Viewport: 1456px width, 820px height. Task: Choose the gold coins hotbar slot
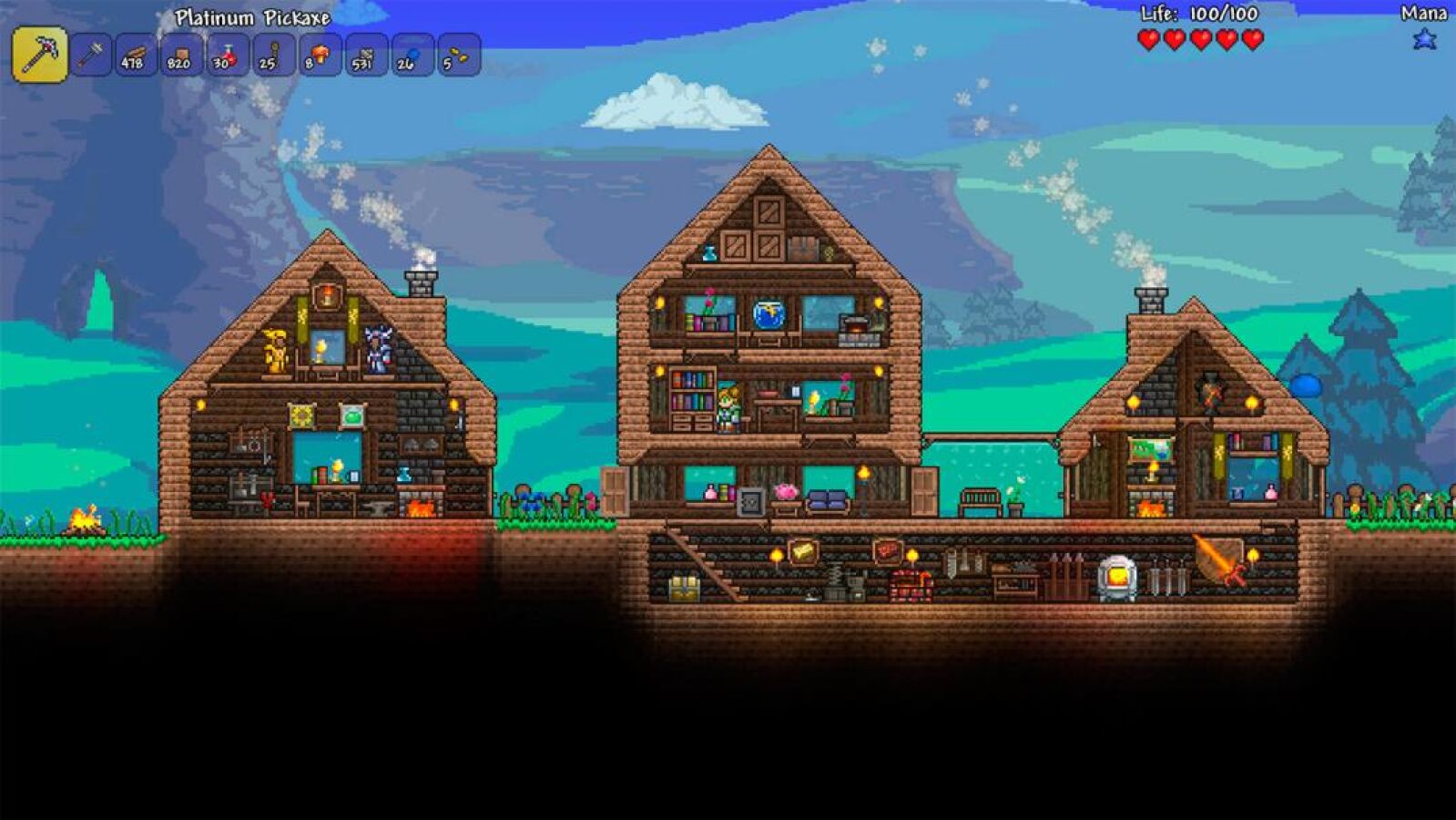point(458,56)
